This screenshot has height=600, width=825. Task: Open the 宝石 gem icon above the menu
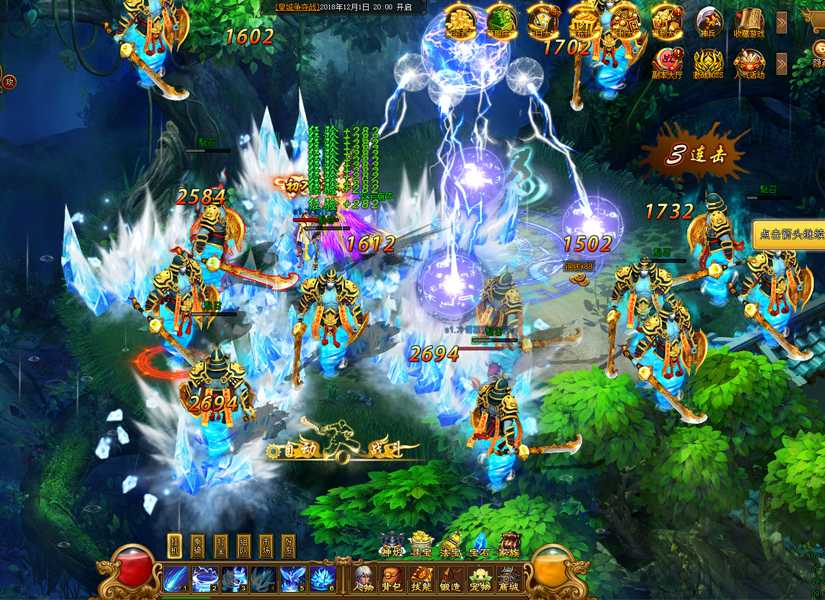480,545
